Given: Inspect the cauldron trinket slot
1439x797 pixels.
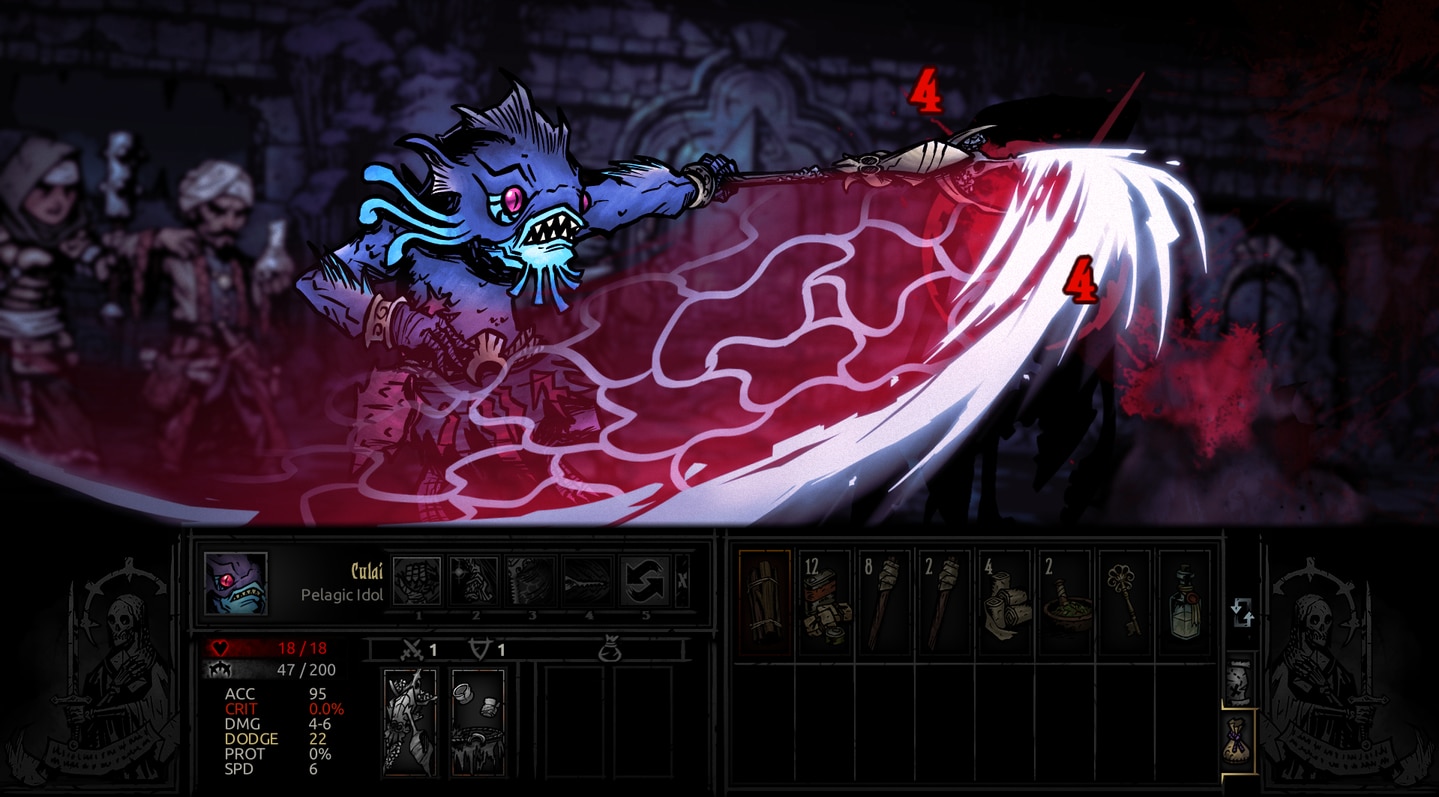Looking at the screenshot, I should tap(478, 722).
